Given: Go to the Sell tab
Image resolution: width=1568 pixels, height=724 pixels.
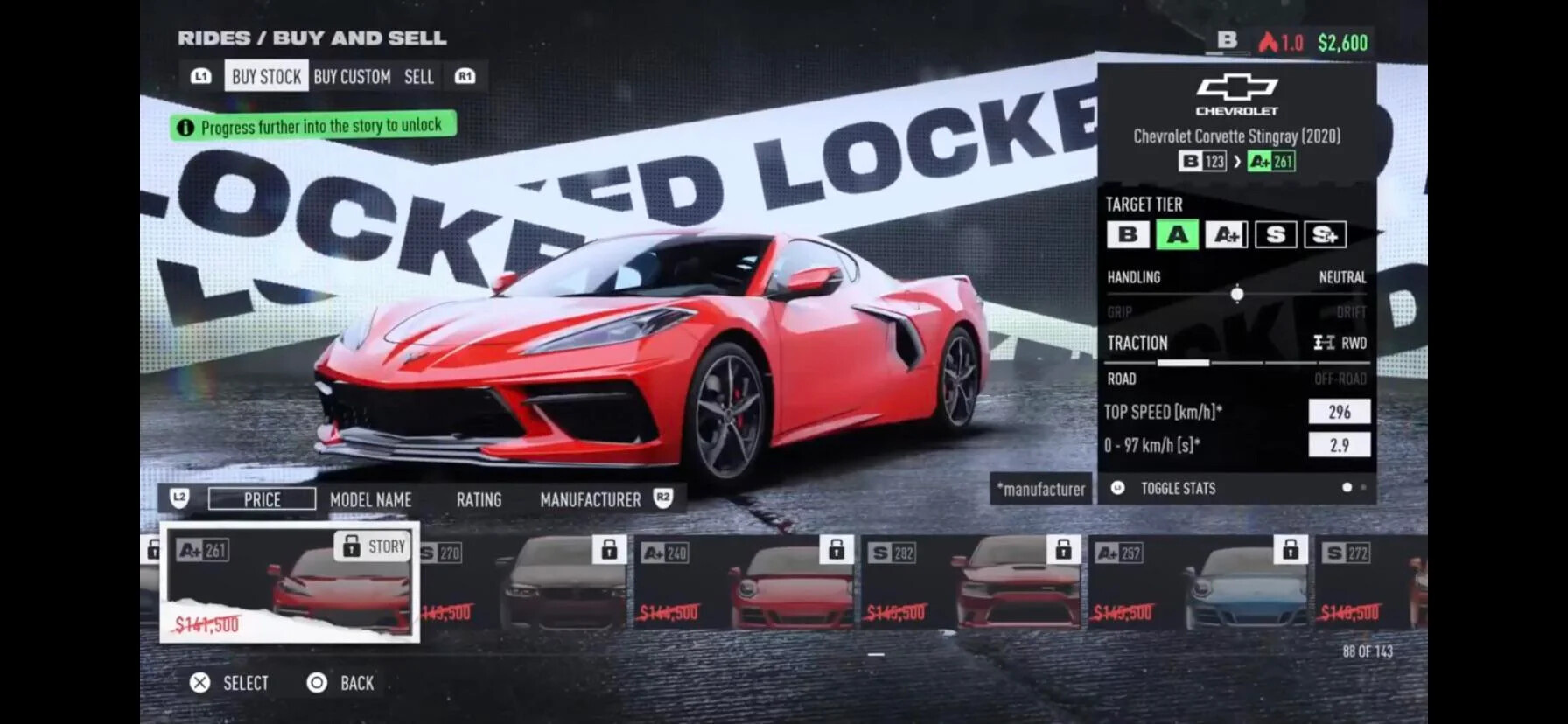Looking at the screenshot, I should [x=418, y=77].
